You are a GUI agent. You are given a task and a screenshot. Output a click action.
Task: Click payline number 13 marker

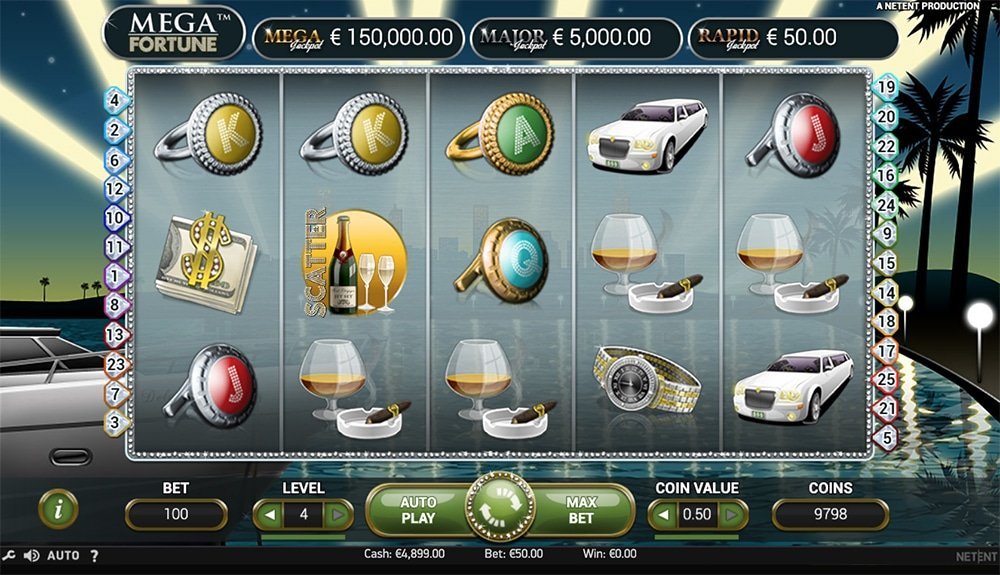pyautogui.click(x=115, y=335)
